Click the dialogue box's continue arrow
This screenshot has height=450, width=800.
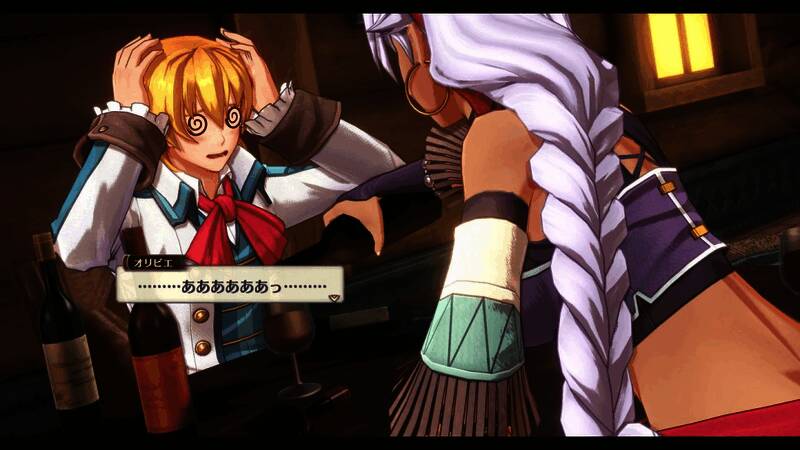334,296
